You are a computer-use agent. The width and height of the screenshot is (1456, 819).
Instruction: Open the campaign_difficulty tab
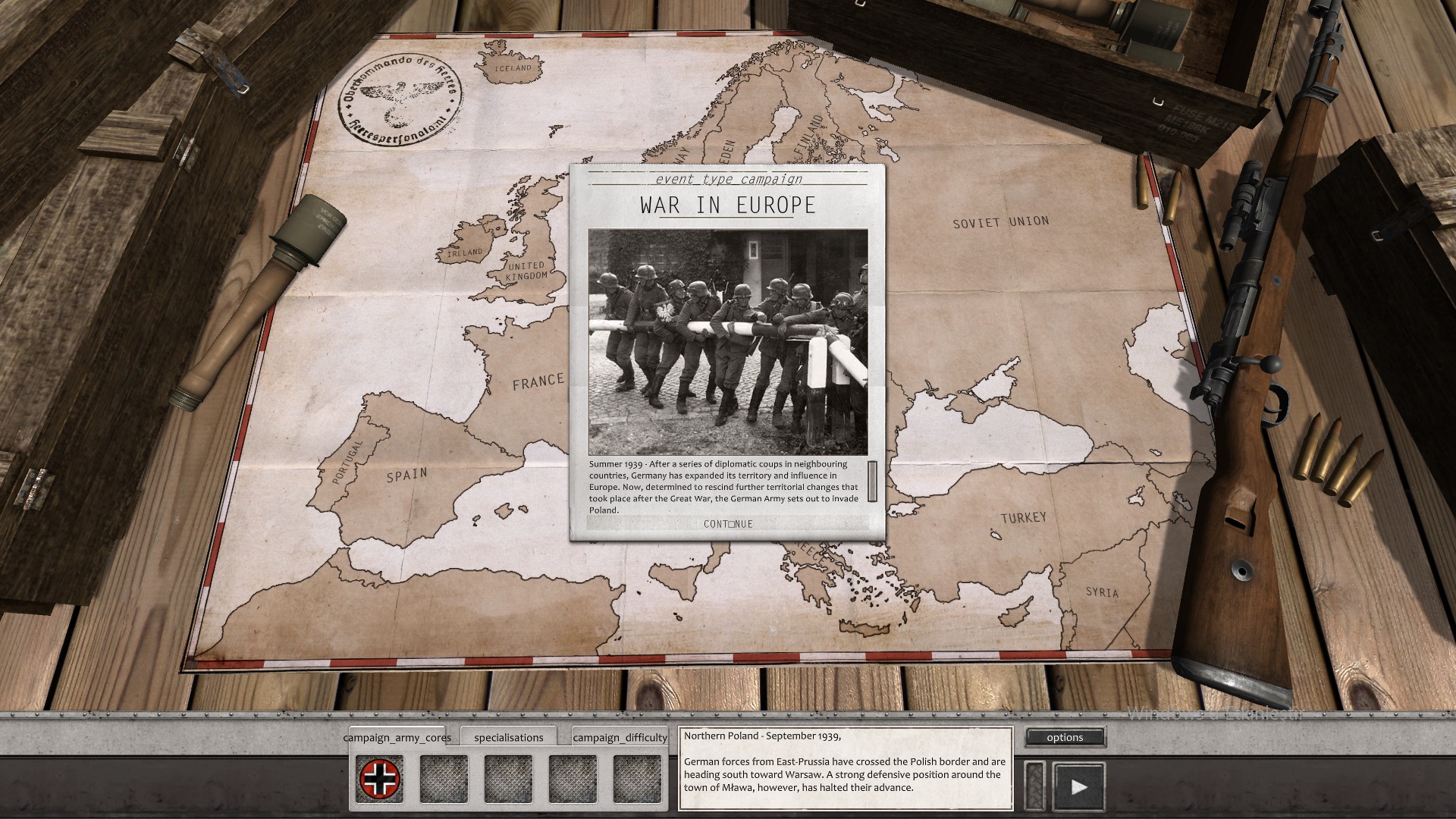(x=620, y=737)
